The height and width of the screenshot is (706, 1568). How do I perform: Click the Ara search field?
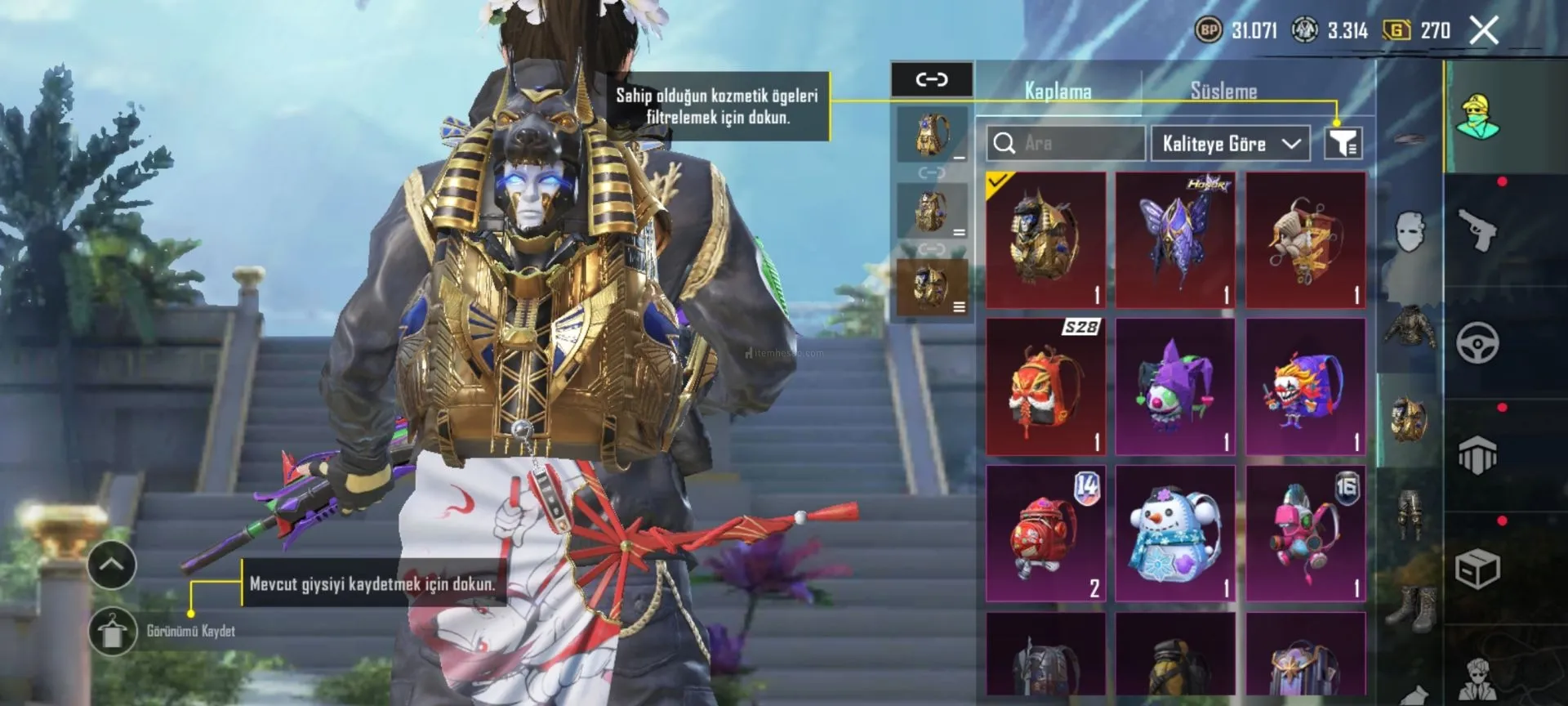[1065, 144]
